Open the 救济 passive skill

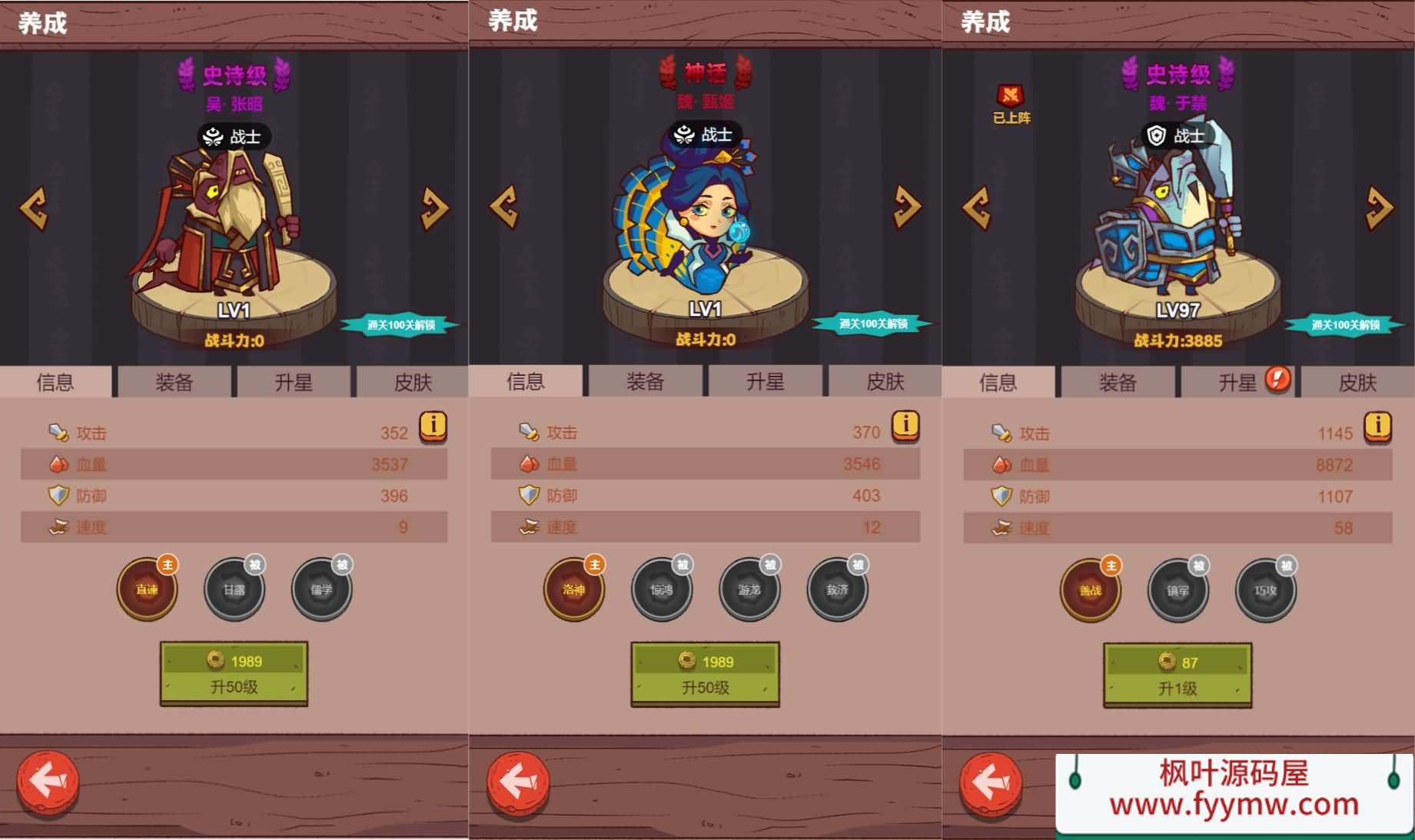(x=837, y=590)
